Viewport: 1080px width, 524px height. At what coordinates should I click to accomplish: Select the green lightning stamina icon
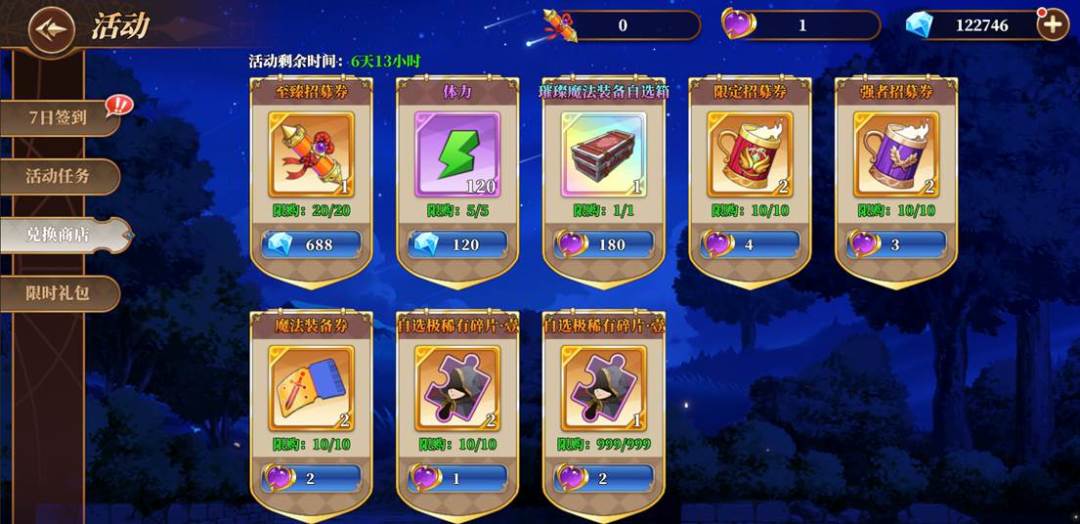457,155
